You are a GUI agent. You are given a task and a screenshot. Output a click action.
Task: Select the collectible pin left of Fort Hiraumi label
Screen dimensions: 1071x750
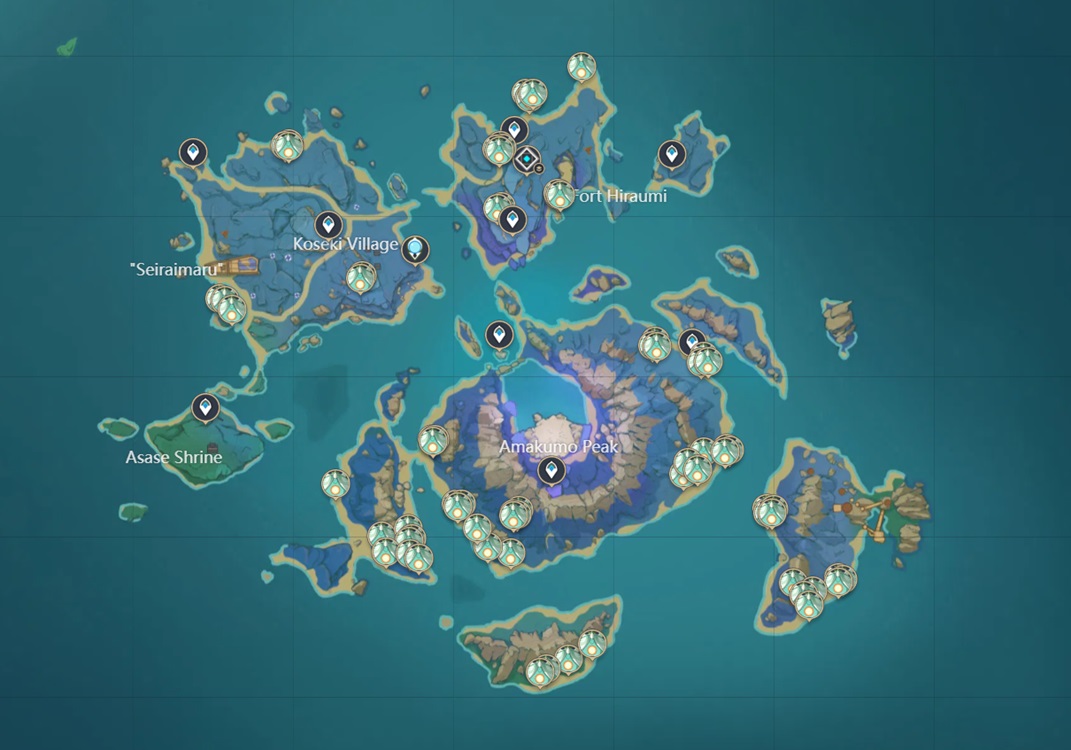pyautogui.click(x=559, y=195)
